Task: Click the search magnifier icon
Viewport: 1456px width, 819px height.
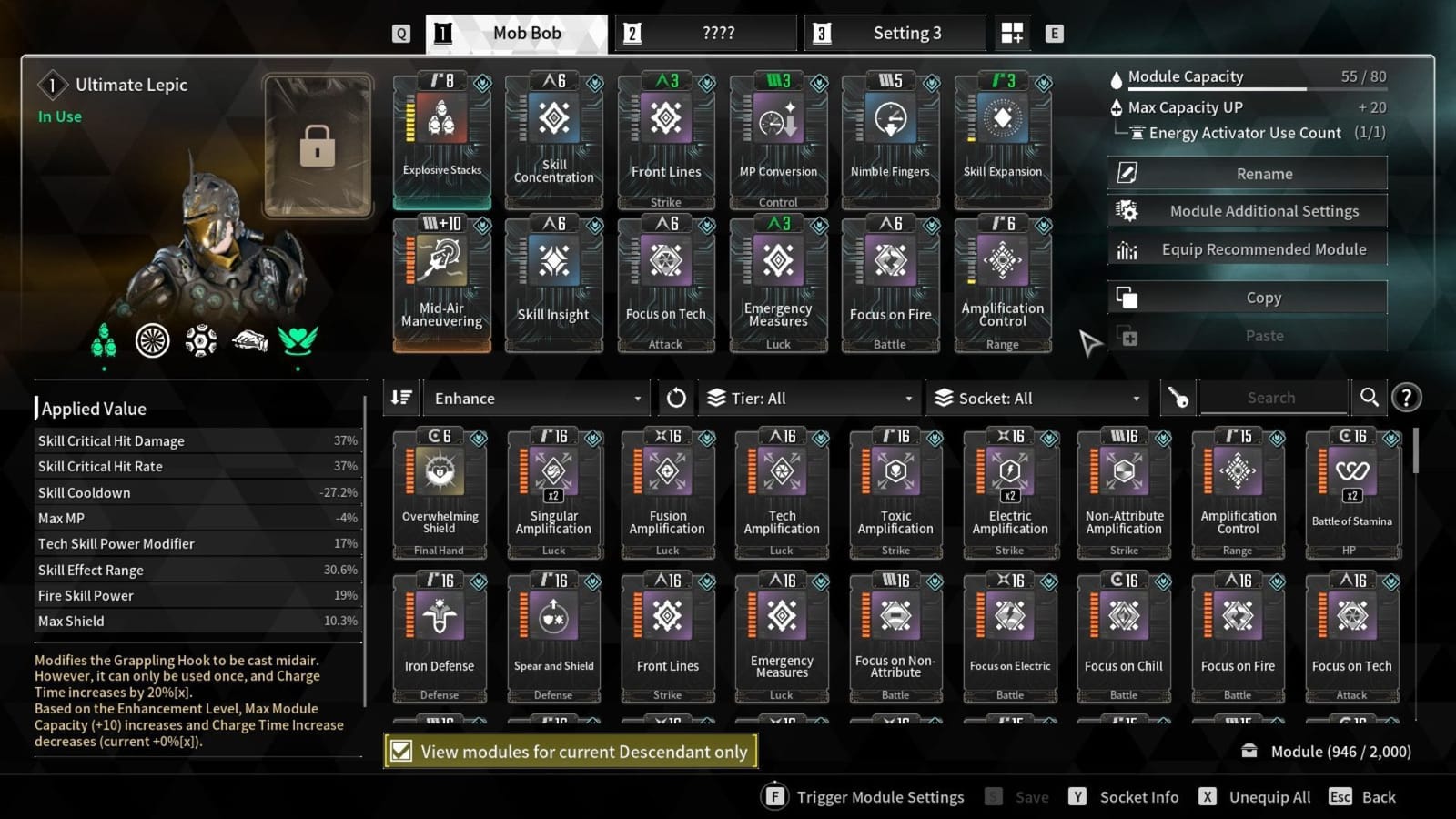Action: [1370, 397]
